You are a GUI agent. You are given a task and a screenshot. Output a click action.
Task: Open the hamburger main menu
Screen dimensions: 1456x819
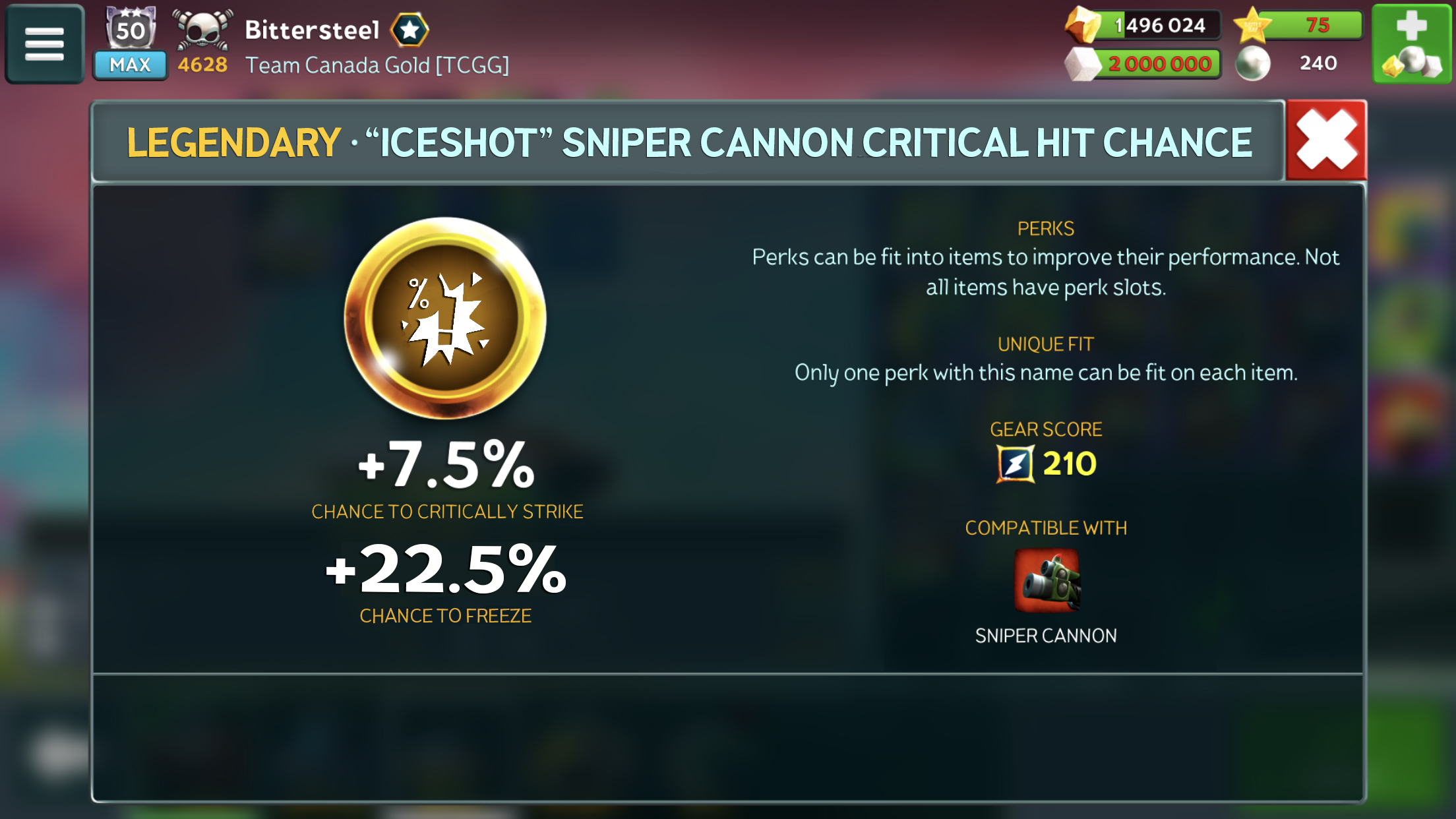click(44, 44)
